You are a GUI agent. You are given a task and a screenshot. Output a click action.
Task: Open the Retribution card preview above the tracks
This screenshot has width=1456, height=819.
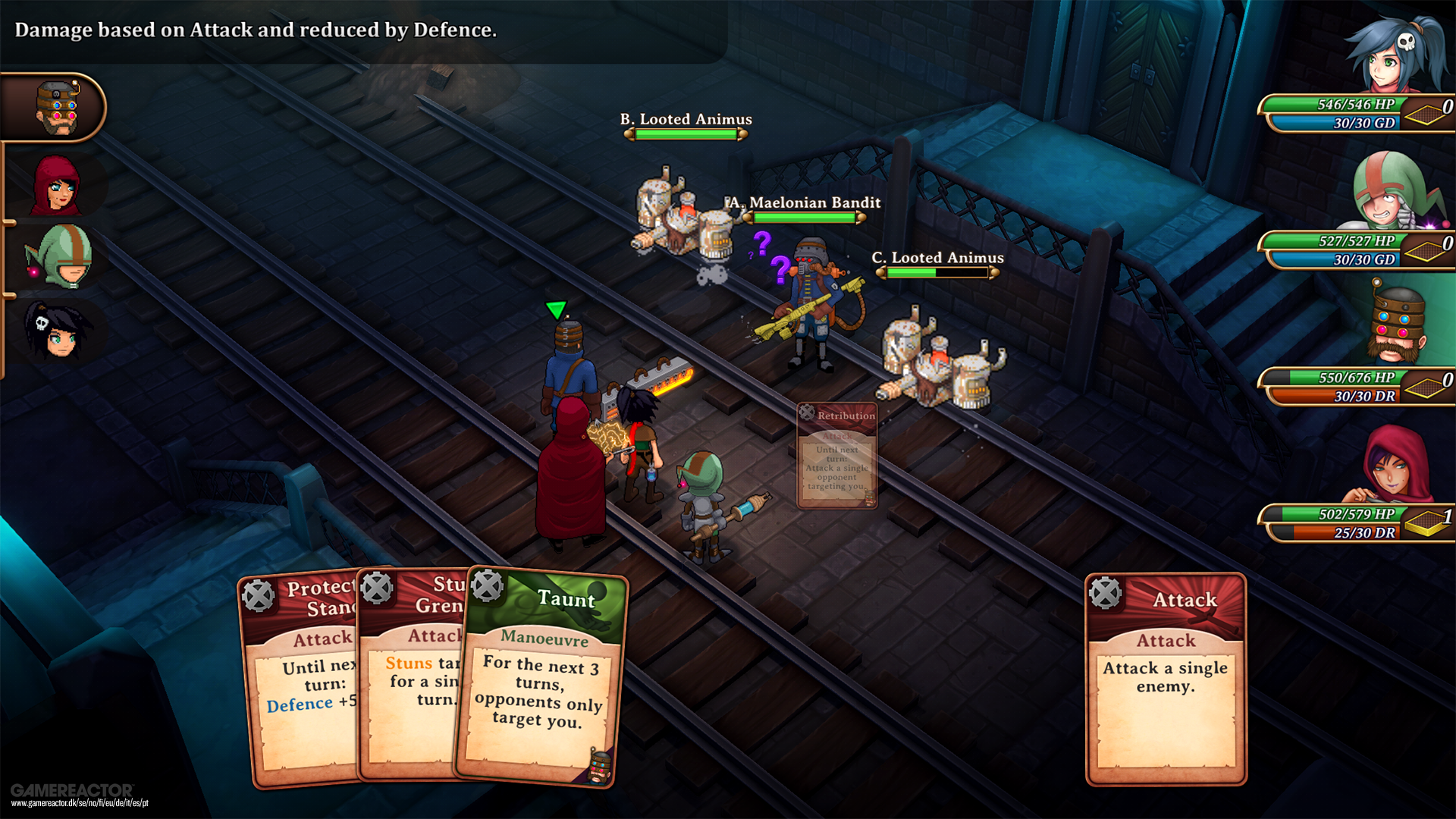tap(837, 455)
